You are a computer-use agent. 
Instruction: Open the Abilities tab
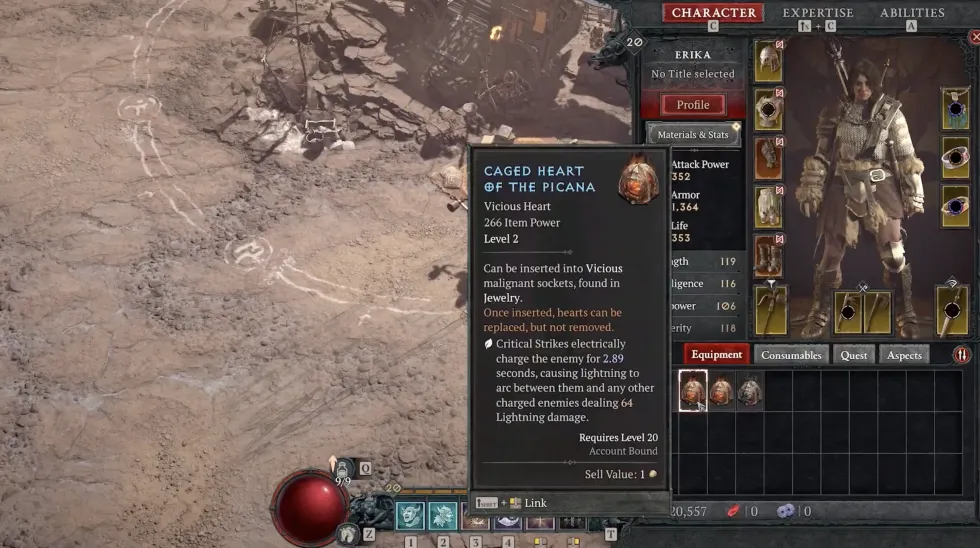(x=911, y=13)
